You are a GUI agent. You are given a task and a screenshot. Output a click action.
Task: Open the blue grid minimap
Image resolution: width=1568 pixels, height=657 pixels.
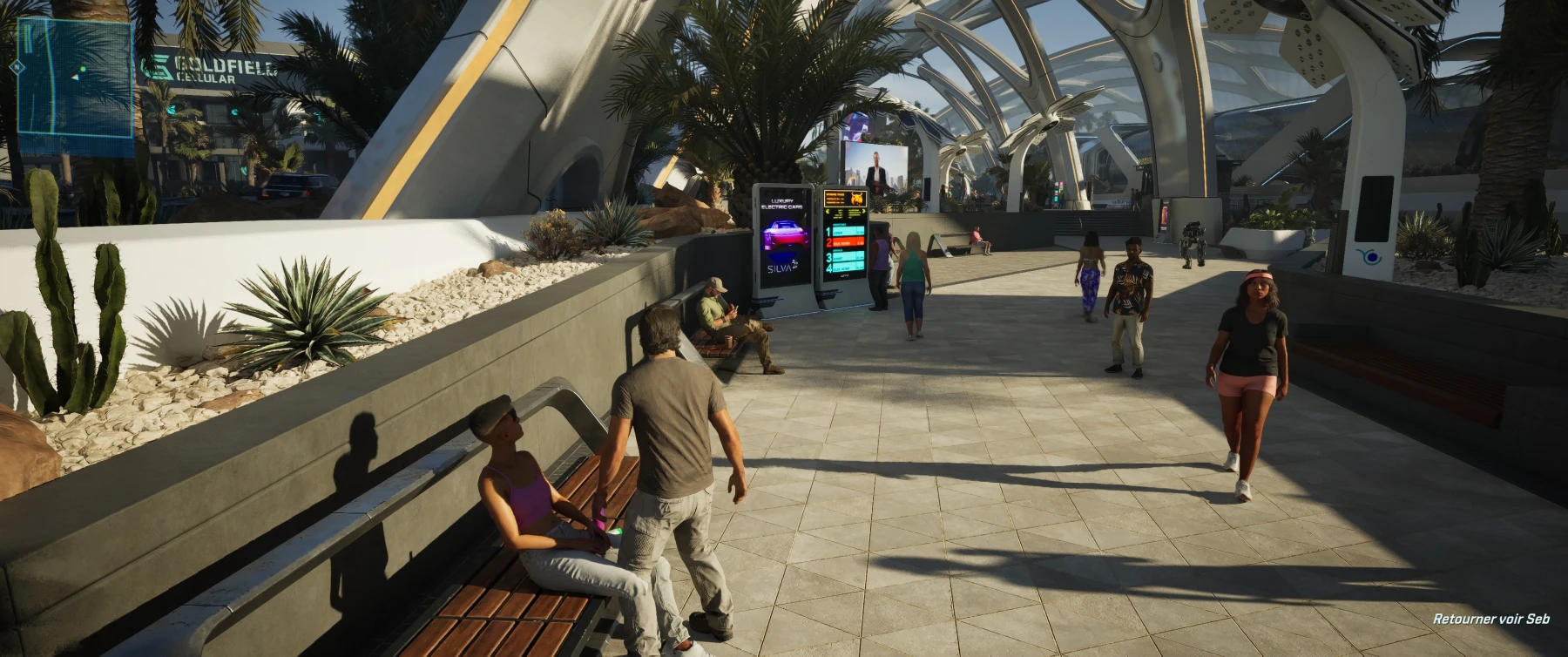75,77
